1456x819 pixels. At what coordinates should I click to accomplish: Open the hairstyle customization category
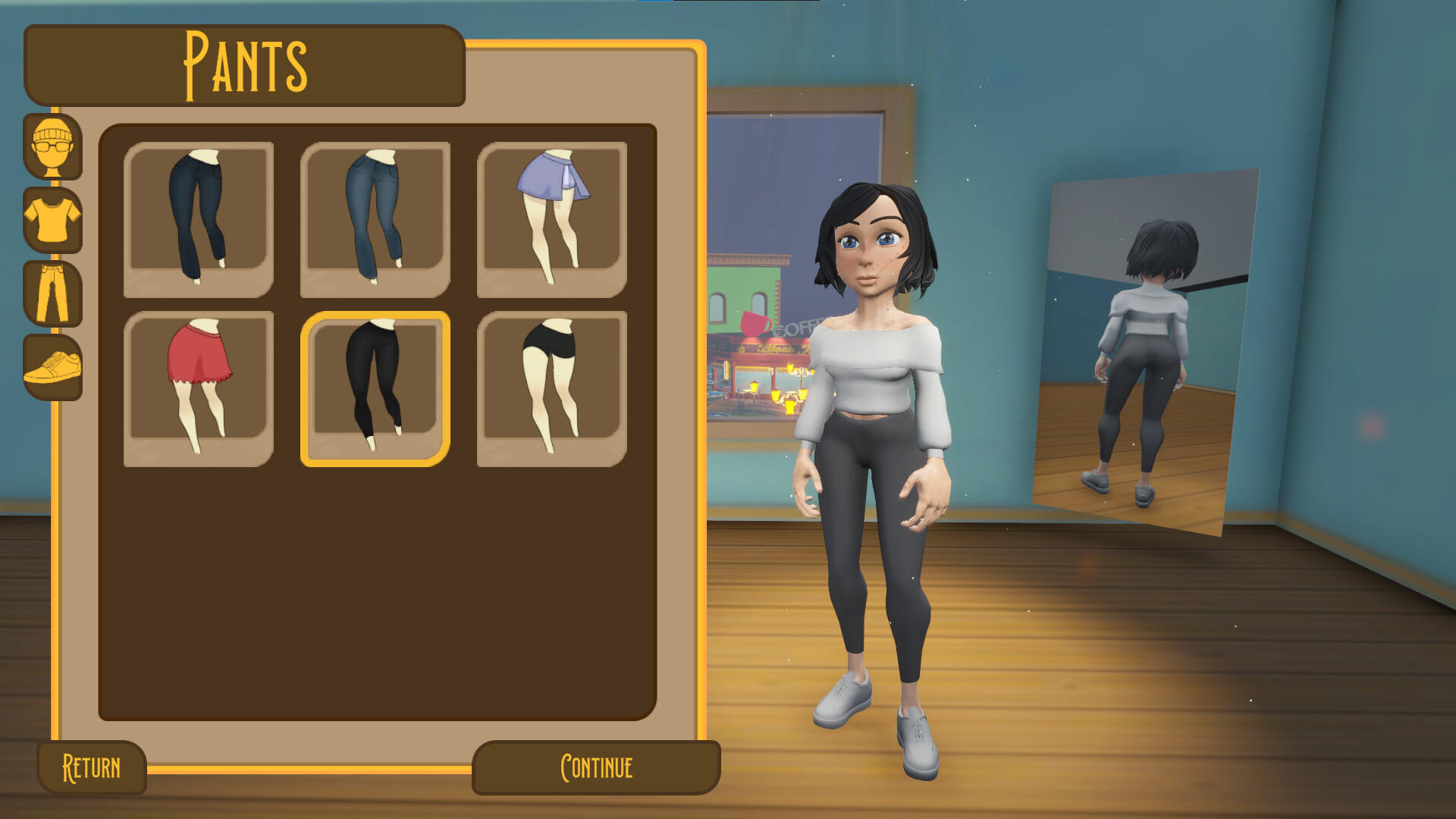[53, 148]
